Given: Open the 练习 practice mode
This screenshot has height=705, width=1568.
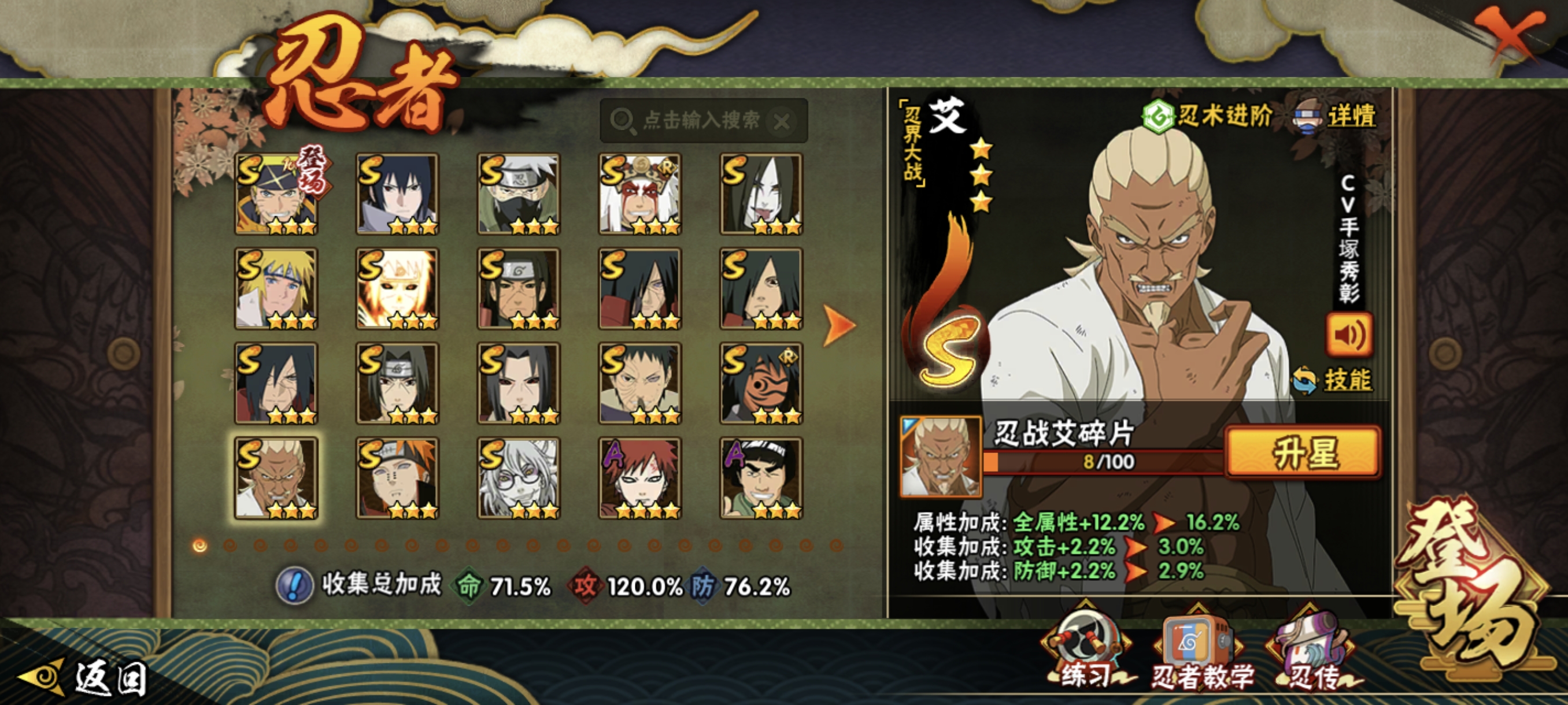Looking at the screenshot, I should pyautogui.click(x=1086, y=654).
